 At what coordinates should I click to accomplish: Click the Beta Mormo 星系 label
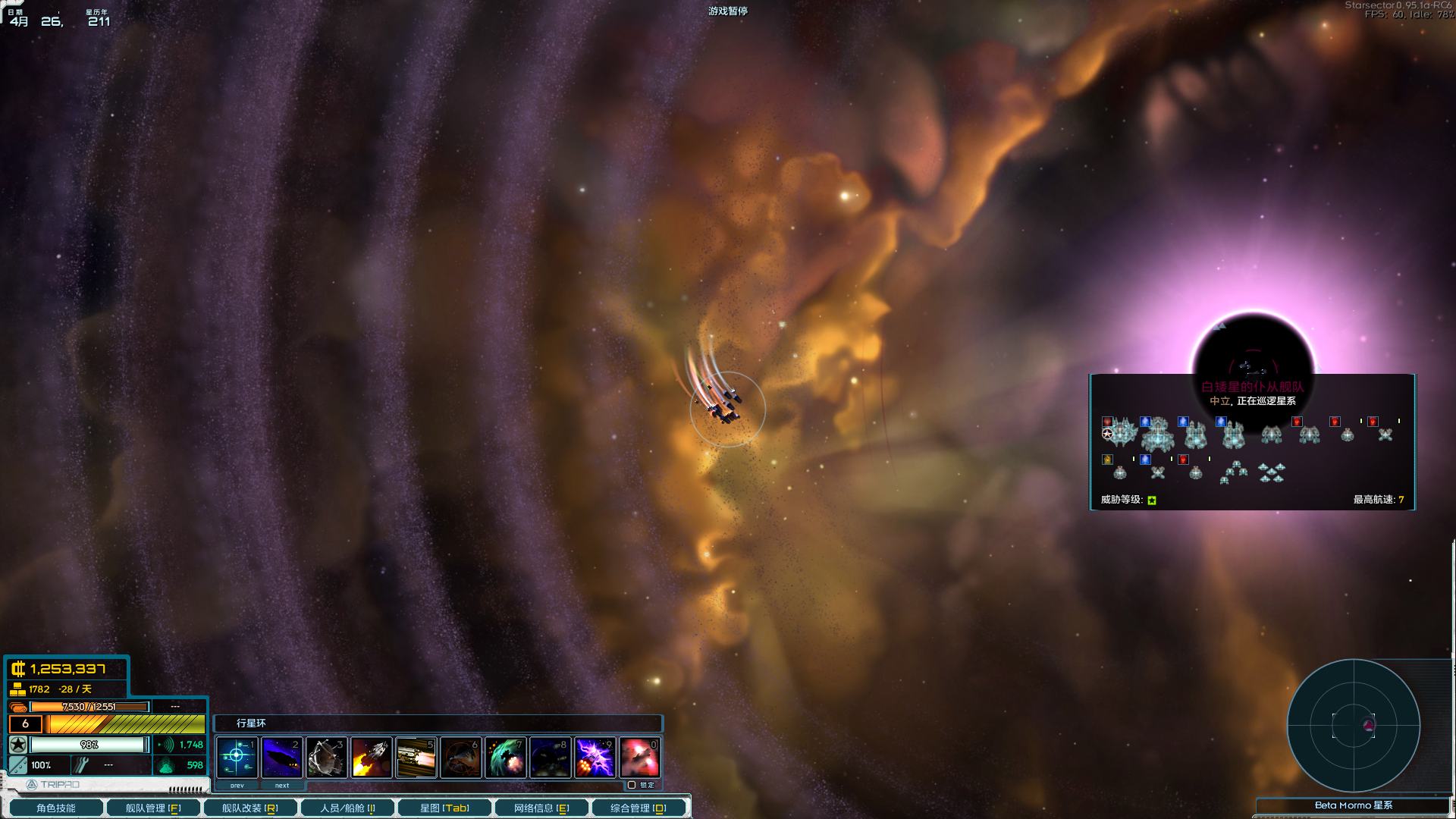point(1354,806)
